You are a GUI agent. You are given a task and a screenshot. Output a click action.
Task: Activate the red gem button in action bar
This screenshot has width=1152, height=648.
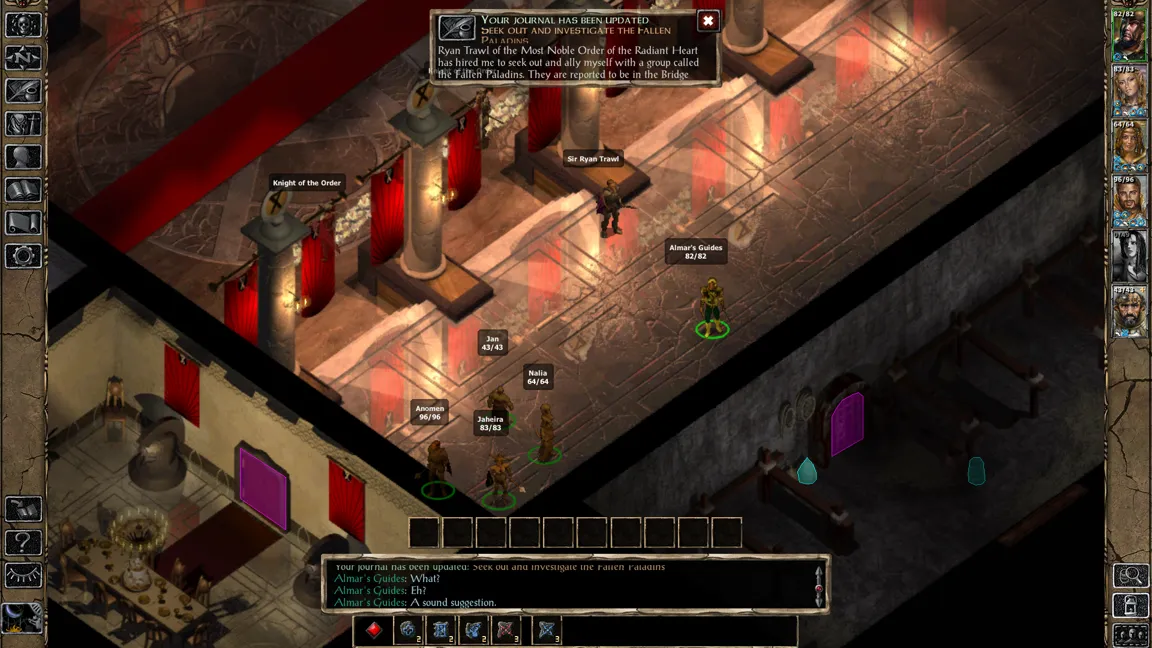[x=374, y=630]
